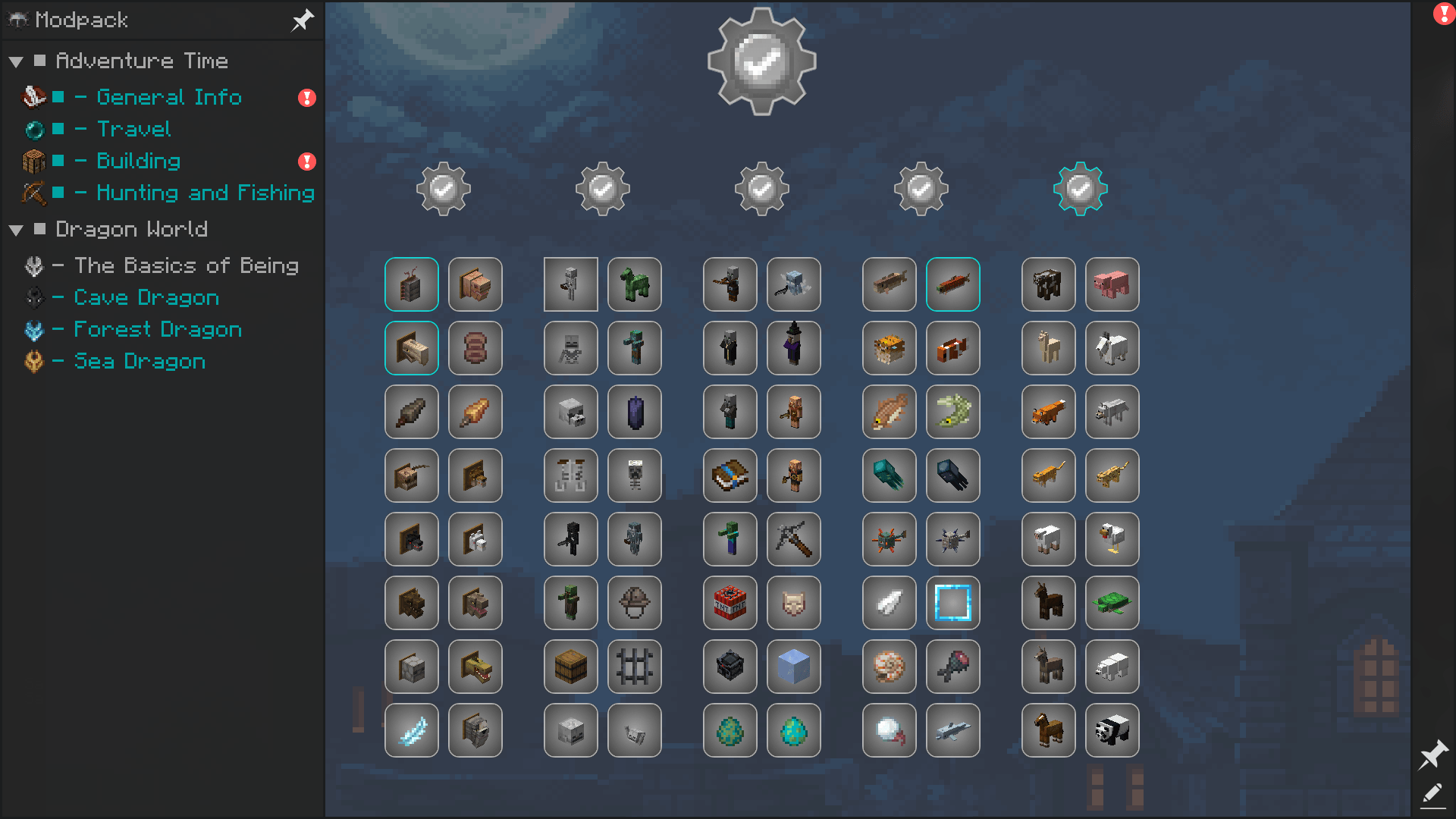Select the Travel chapter
The height and width of the screenshot is (819, 1456).
coord(133,129)
